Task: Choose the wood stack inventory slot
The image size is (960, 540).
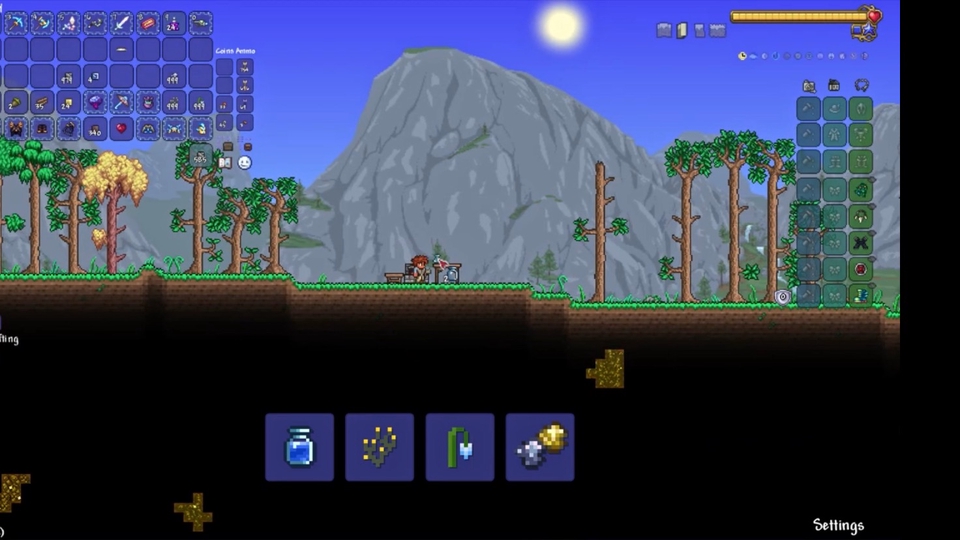Action: tap(42, 102)
